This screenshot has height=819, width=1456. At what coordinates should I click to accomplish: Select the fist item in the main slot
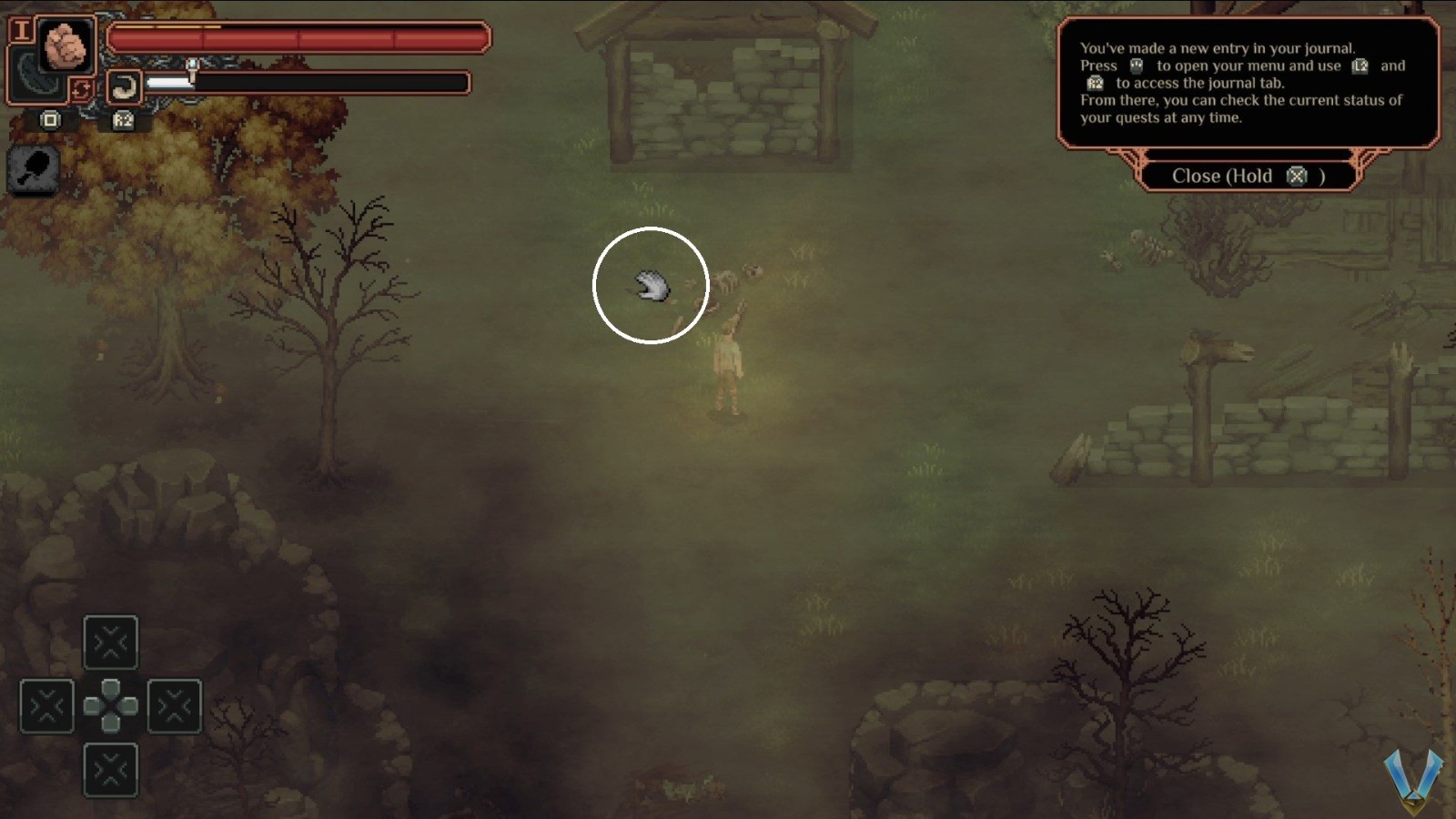(x=66, y=45)
